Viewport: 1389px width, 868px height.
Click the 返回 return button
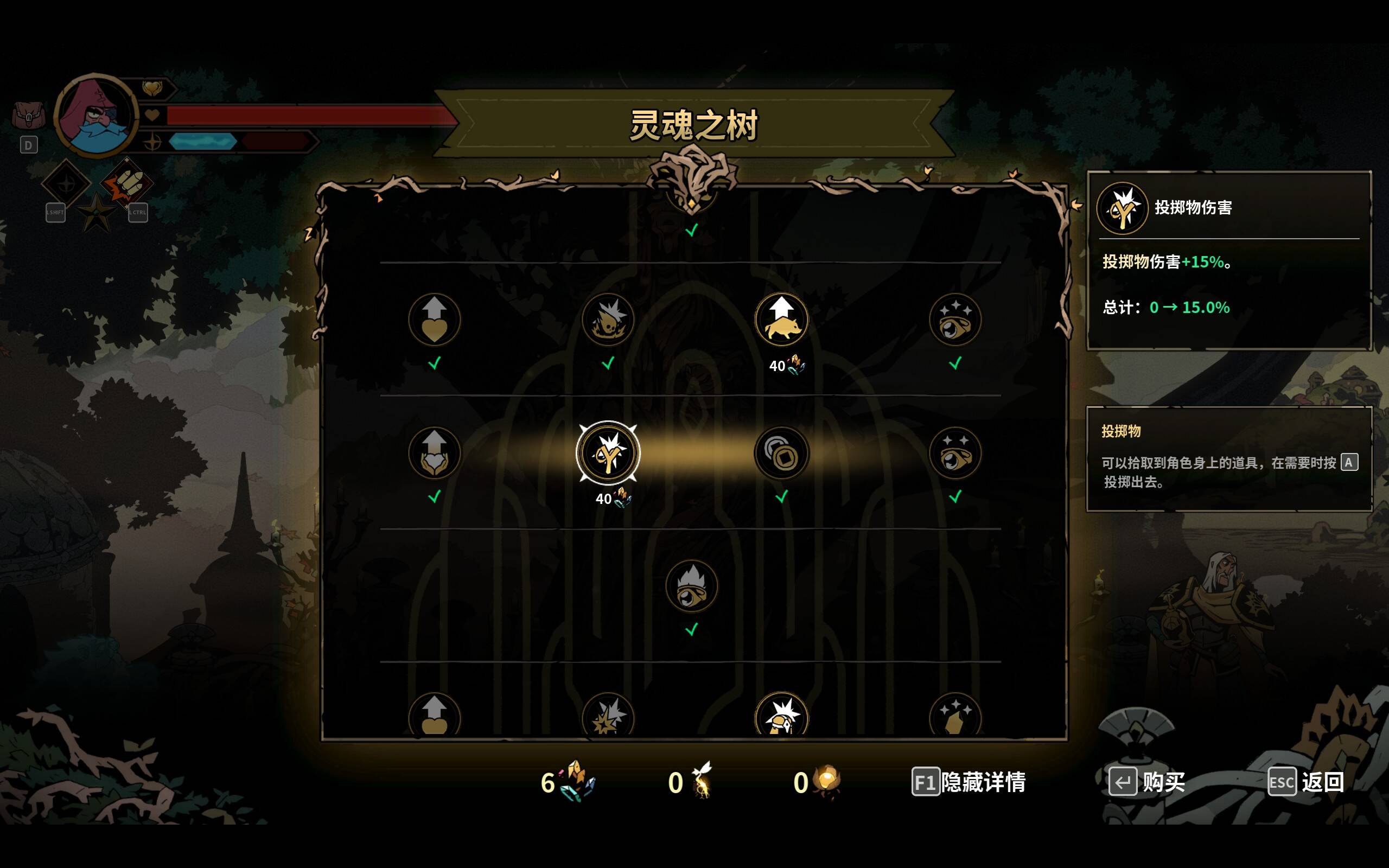point(1307,782)
